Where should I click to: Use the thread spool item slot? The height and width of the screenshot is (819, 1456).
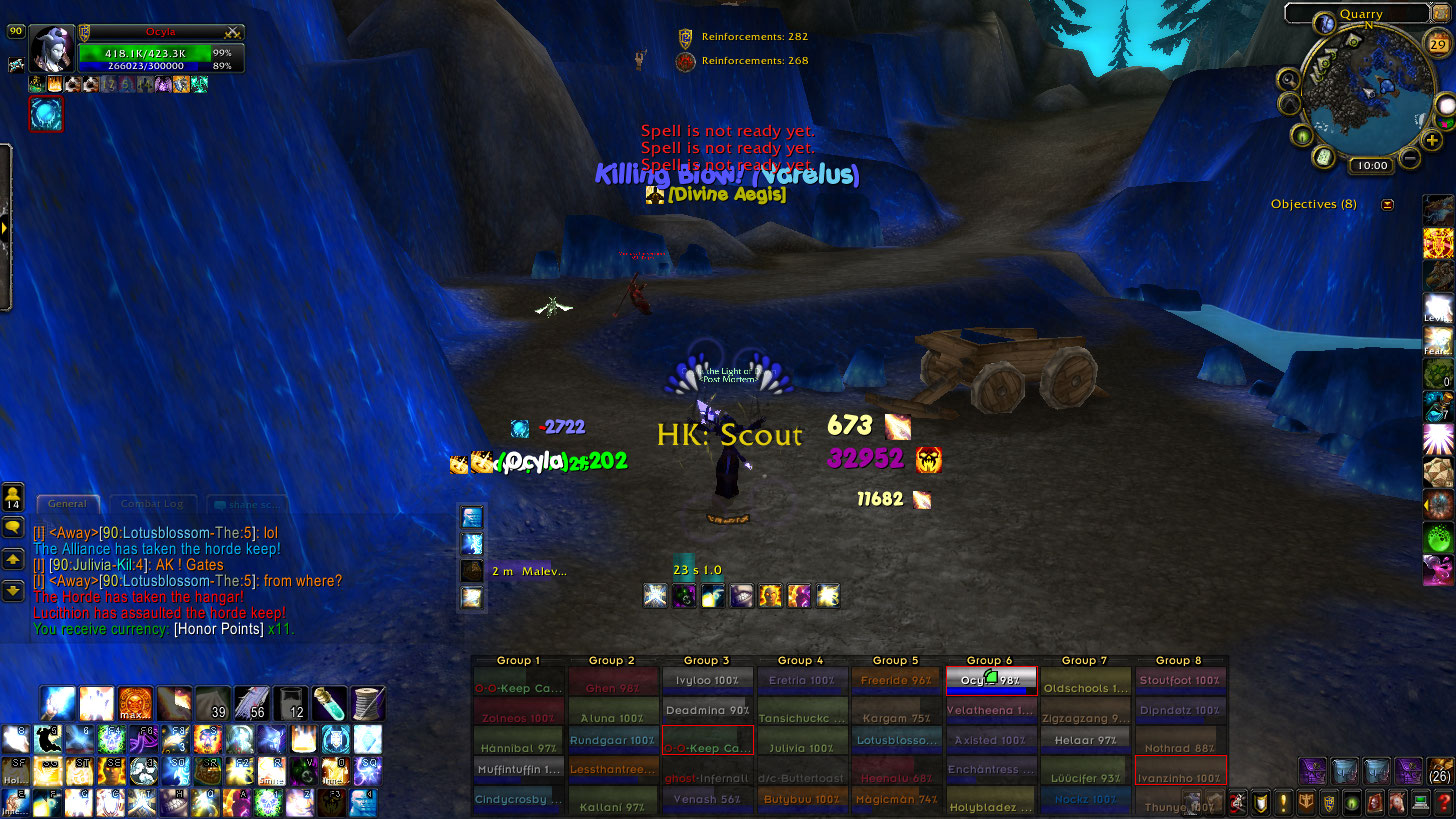tap(367, 702)
